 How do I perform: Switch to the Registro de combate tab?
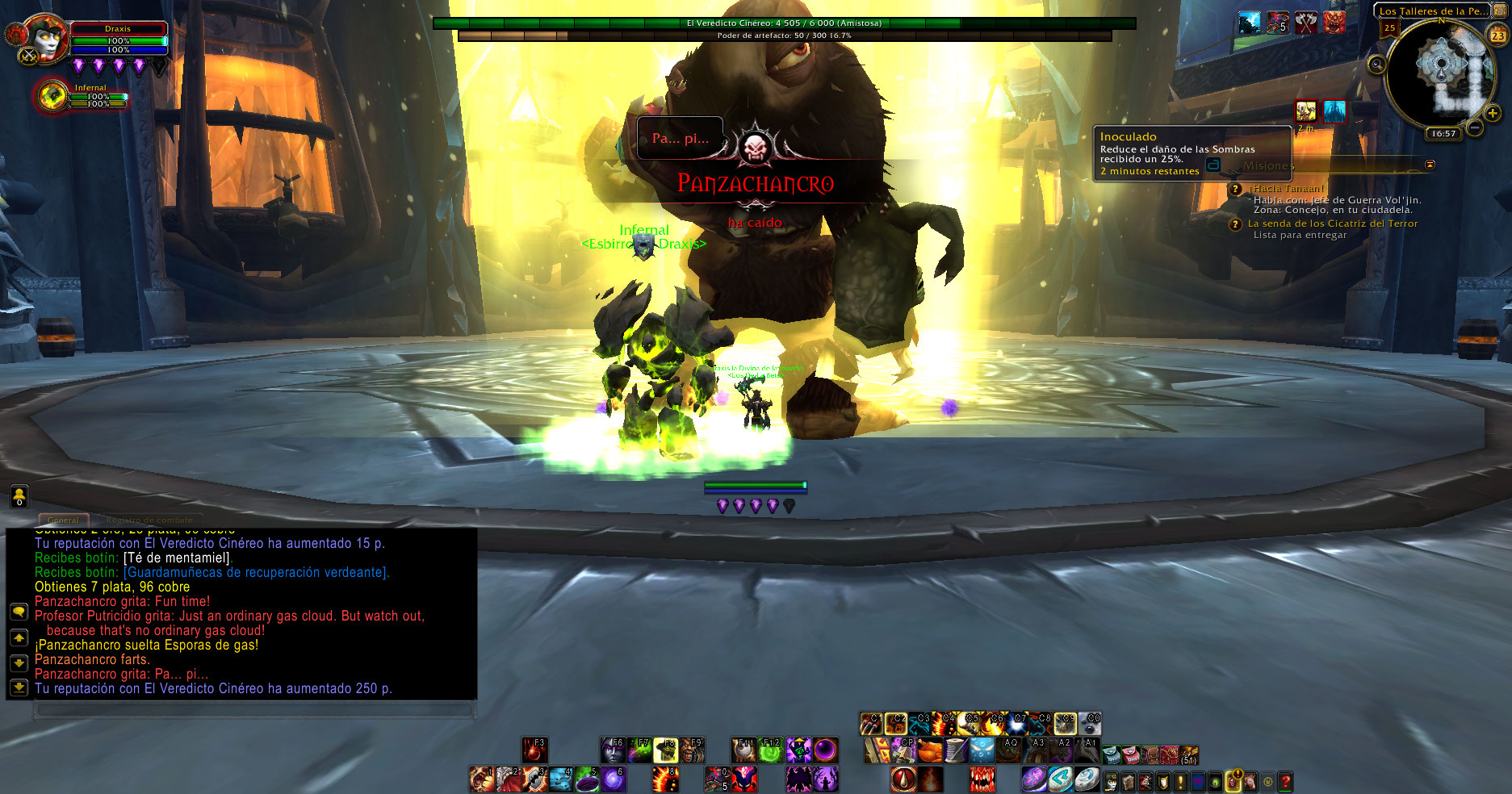(149, 520)
